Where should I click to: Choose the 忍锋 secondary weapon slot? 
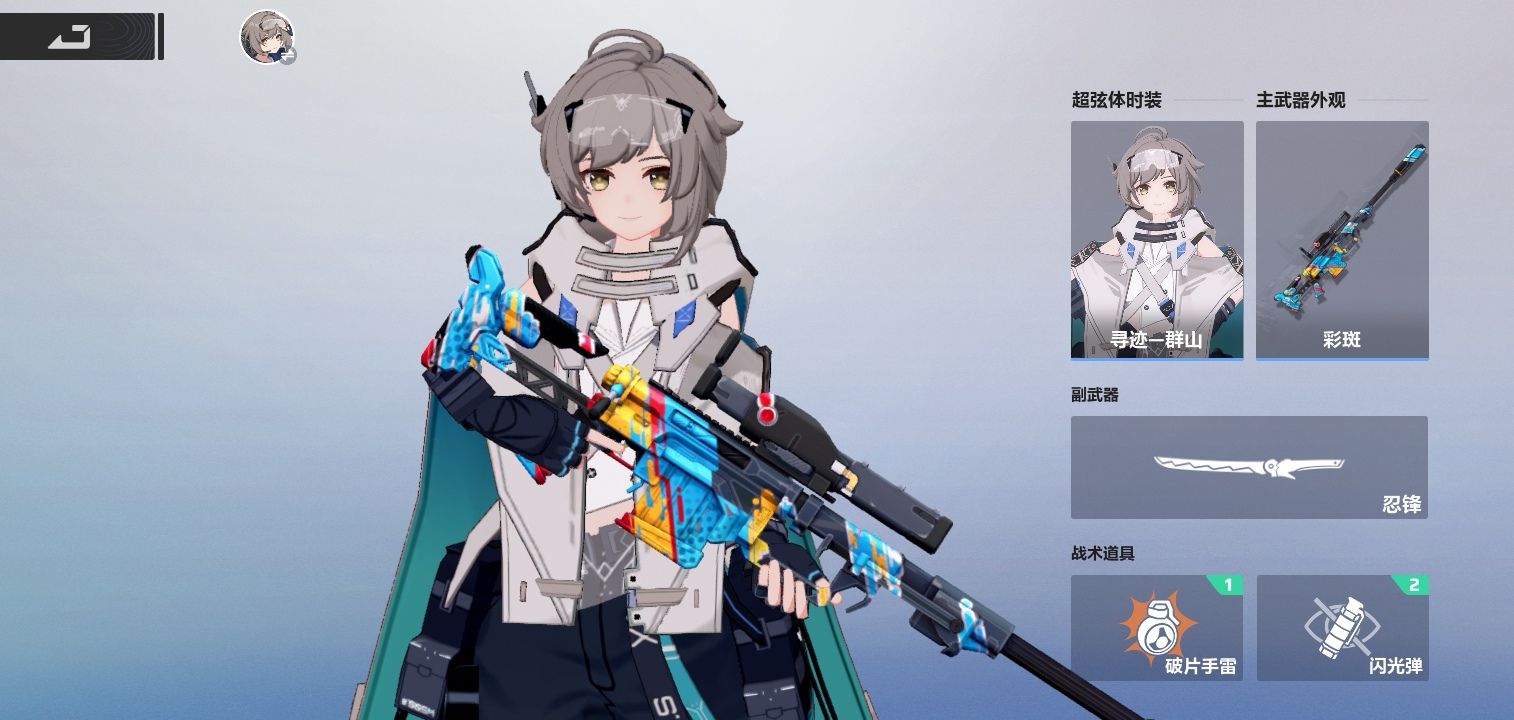pyautogui.click(x=1249, y=467)
